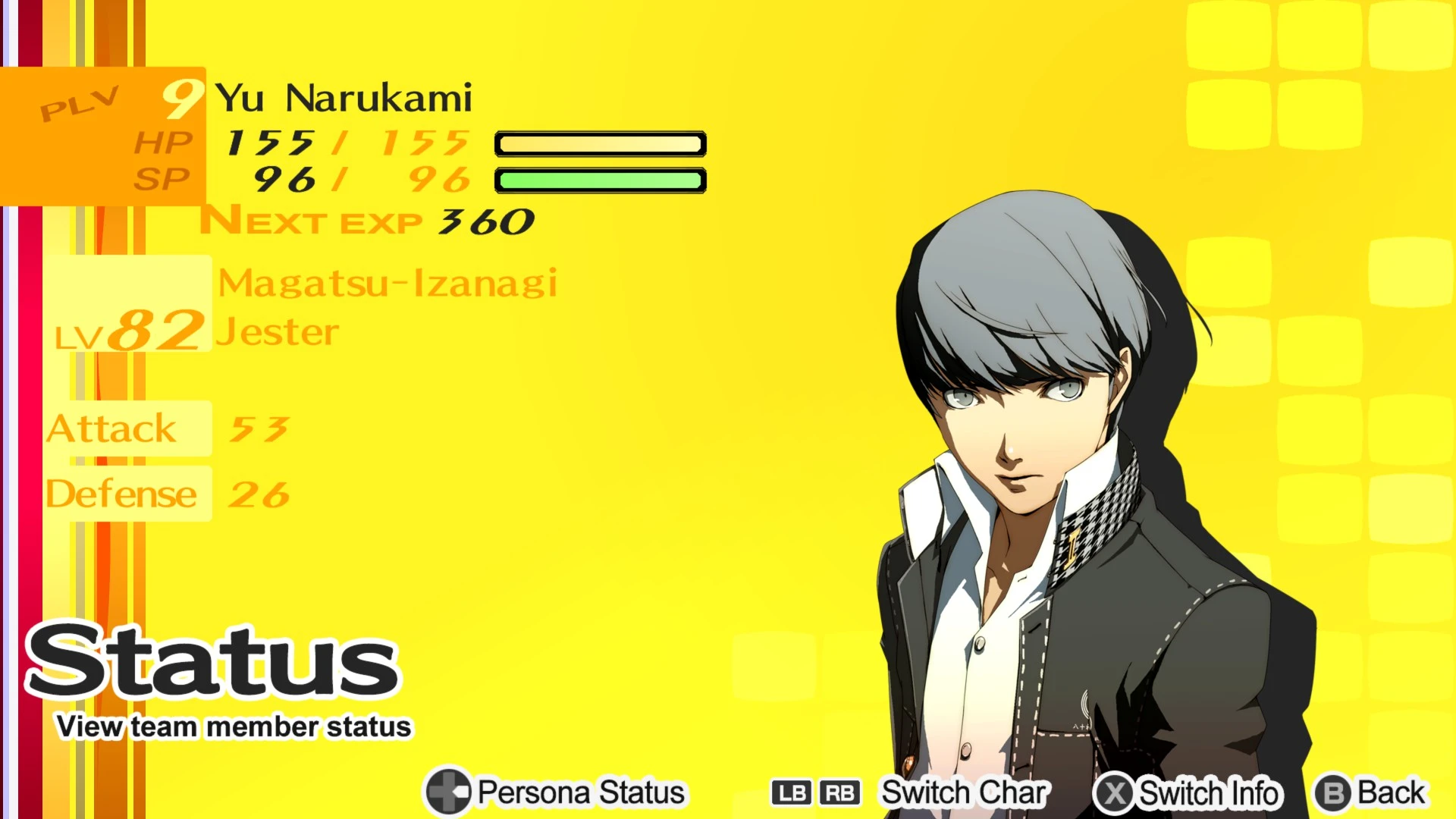
Task: Click the X button icon for Switch Info
Action: tap(1114, 793)
